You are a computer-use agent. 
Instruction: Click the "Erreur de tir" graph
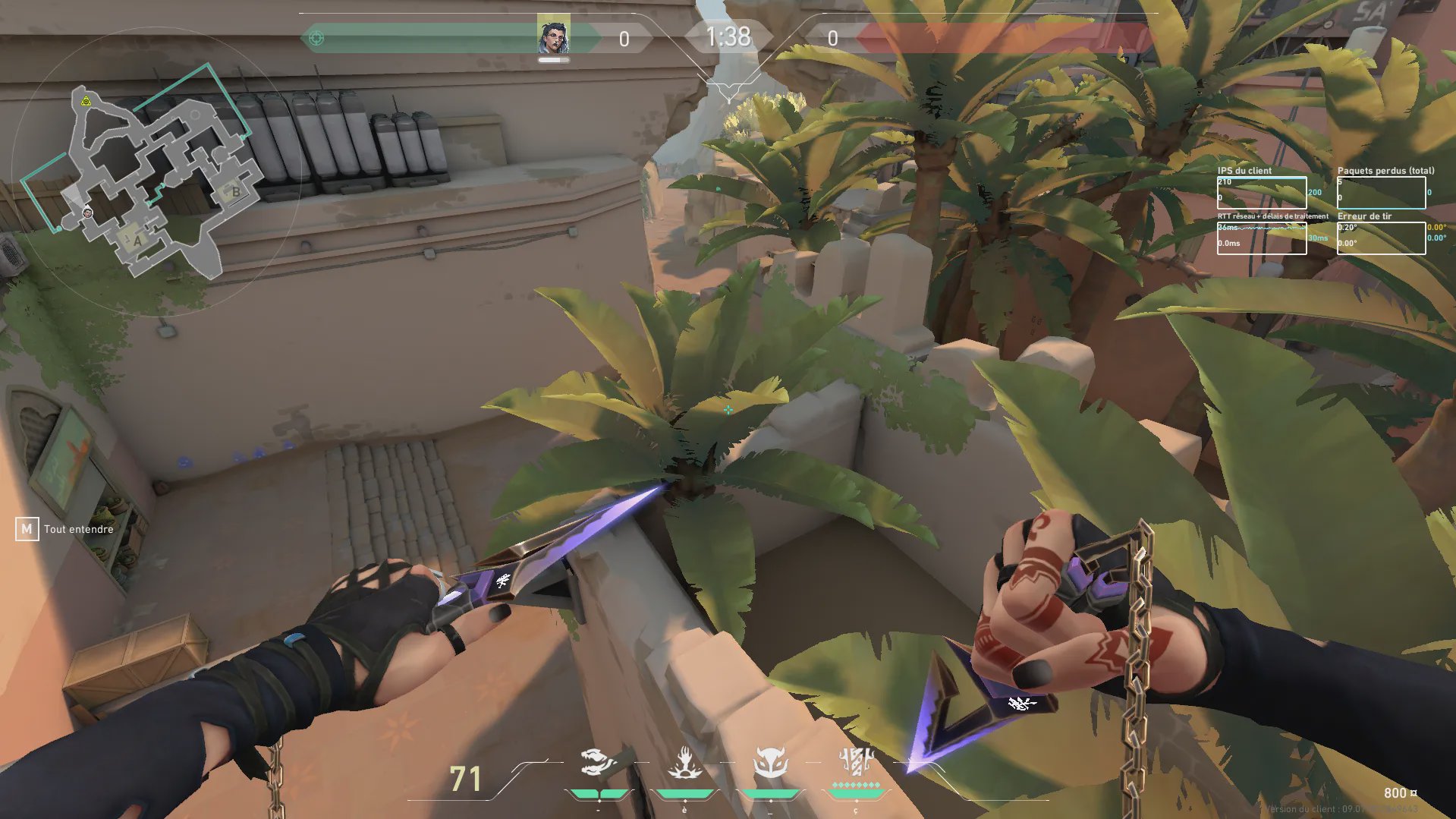(x=1381, y=238)
